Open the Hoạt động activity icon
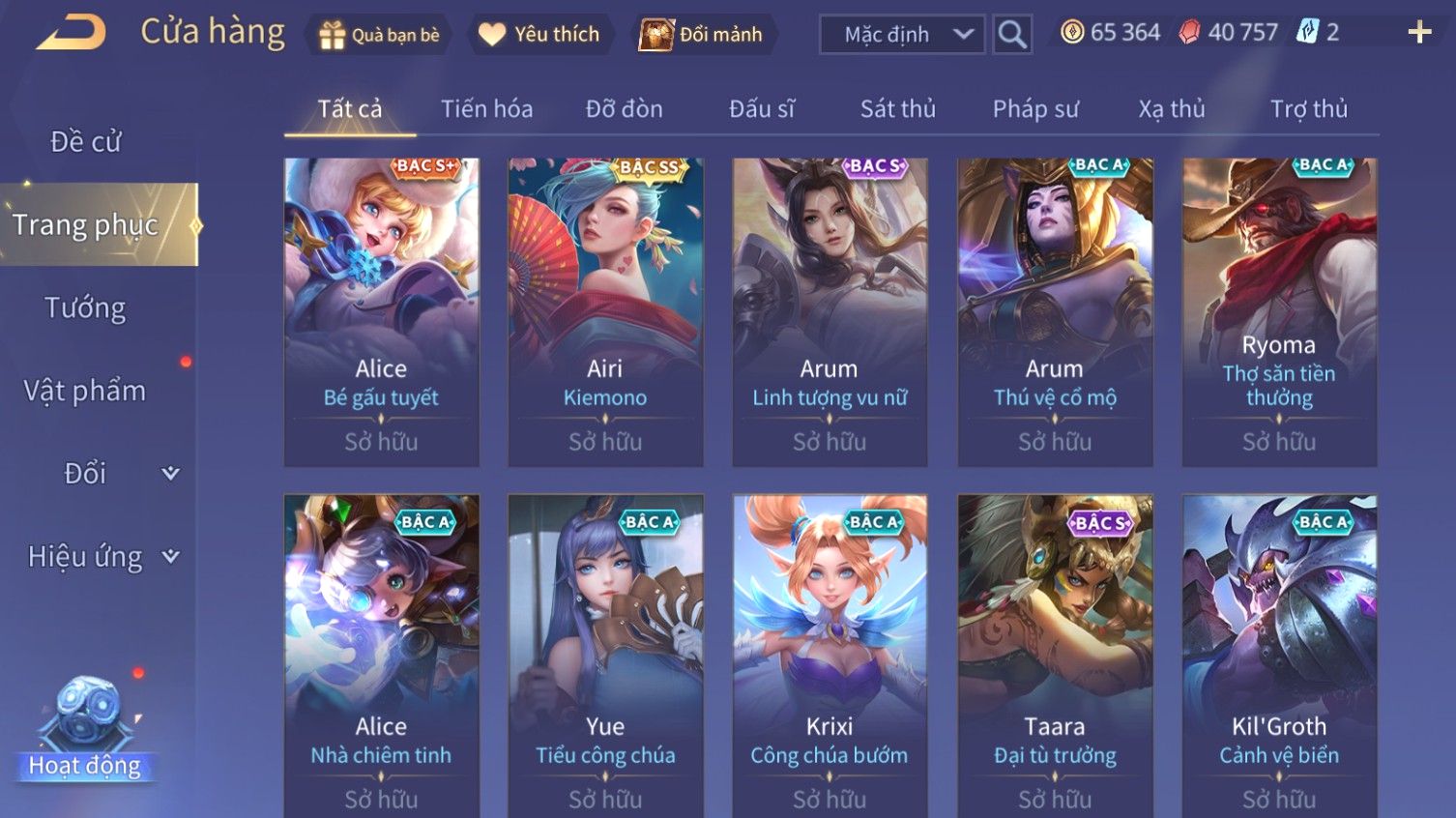1456x818 pixels. pos(85,727)
